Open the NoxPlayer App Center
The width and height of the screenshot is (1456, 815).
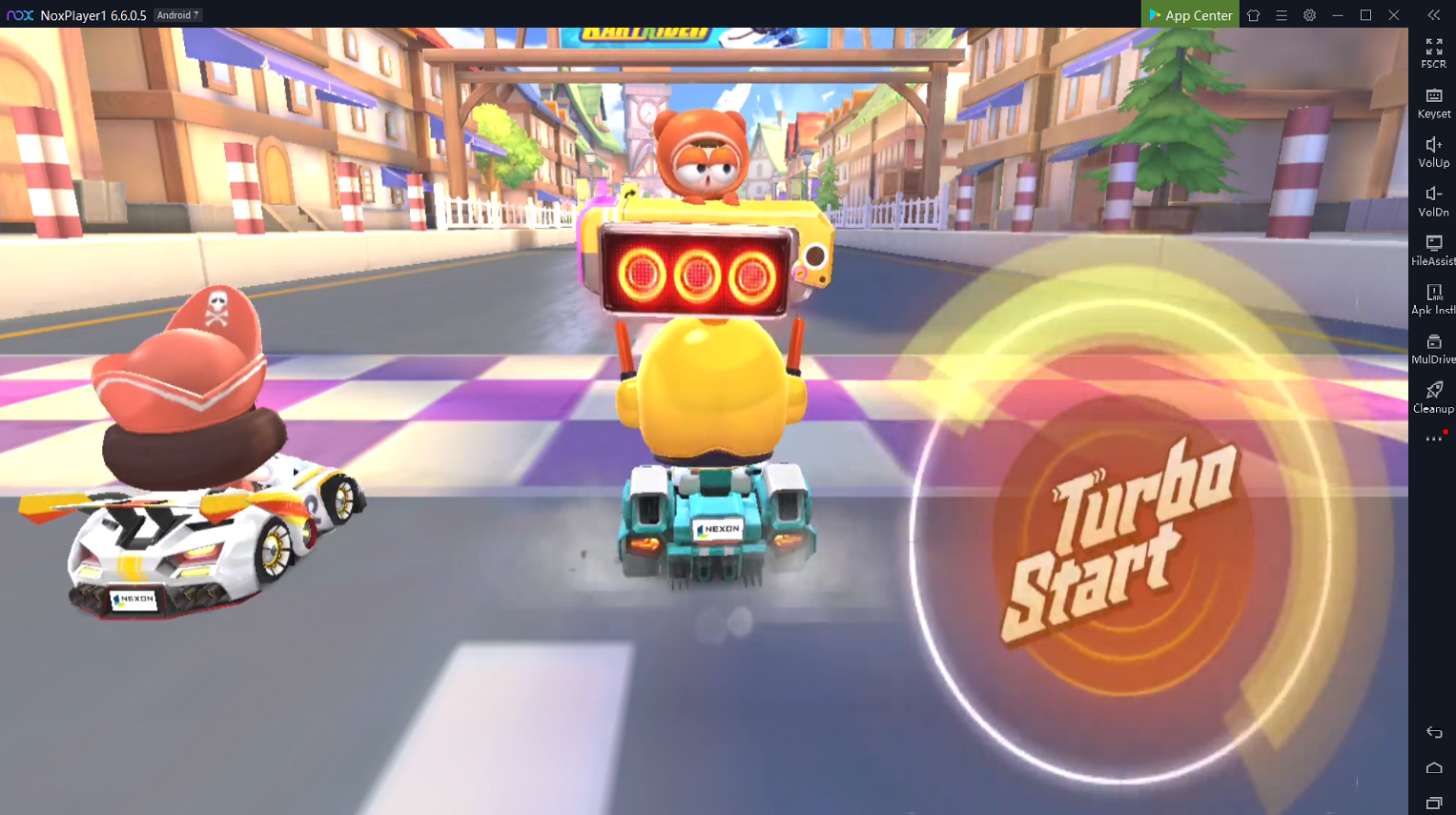1190,15
